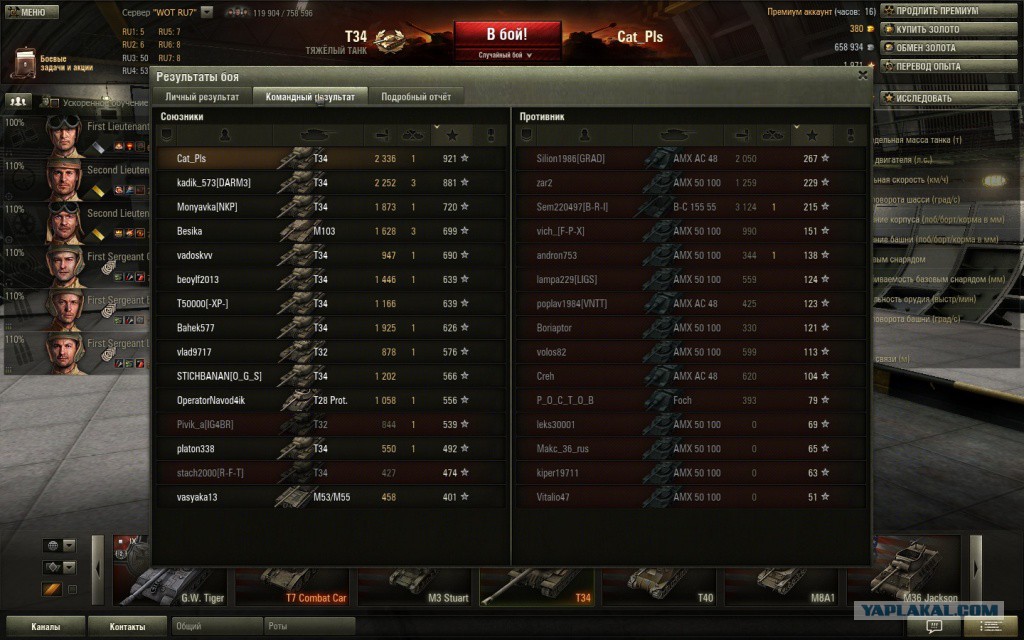The image size is (1024, 640).
Task: Open the WOT RU7 server dropdown
Action: (x=207, y=12)
